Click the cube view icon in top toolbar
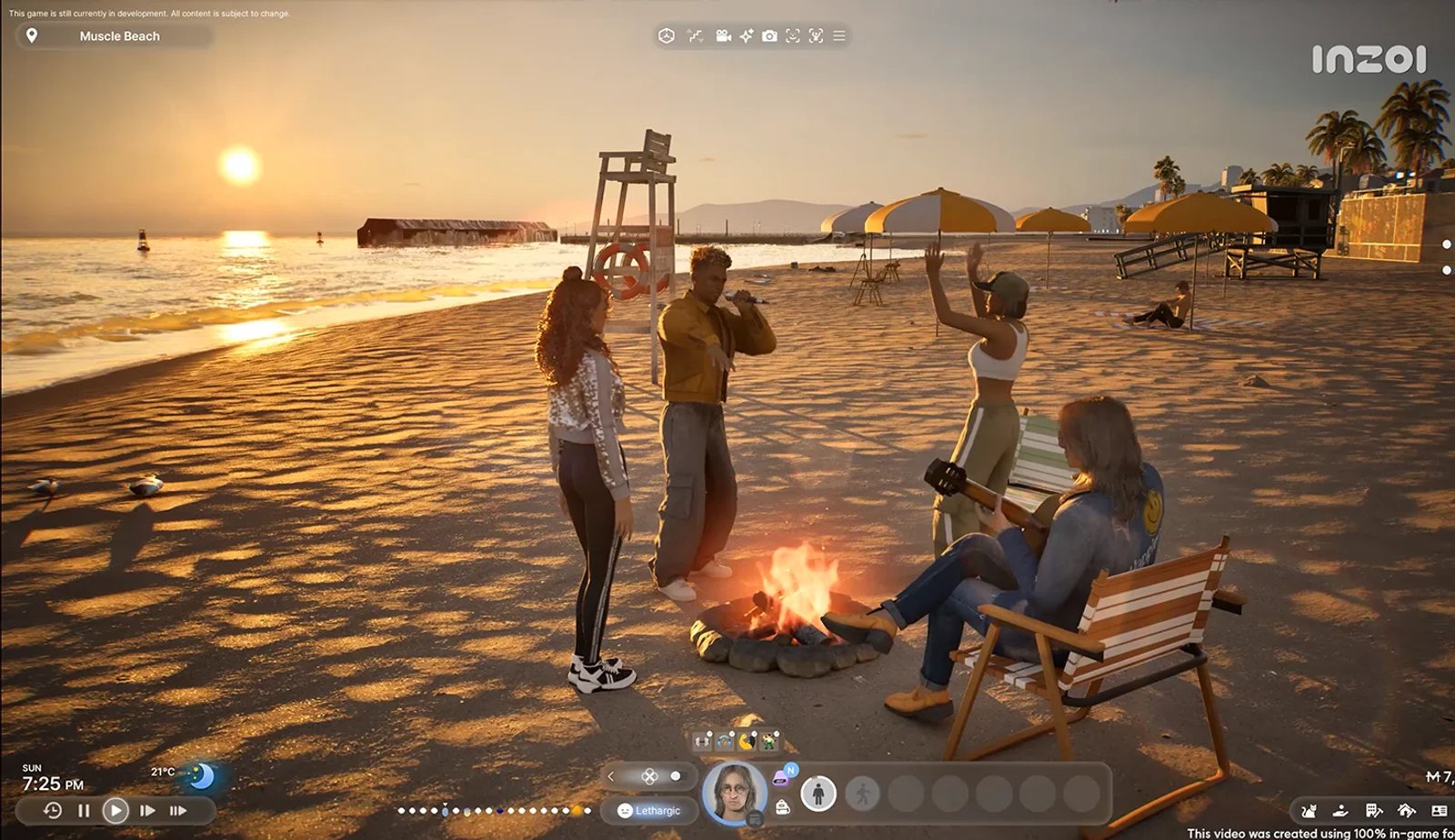Screen dimensions: 1455x840 [x=667, y=35]
